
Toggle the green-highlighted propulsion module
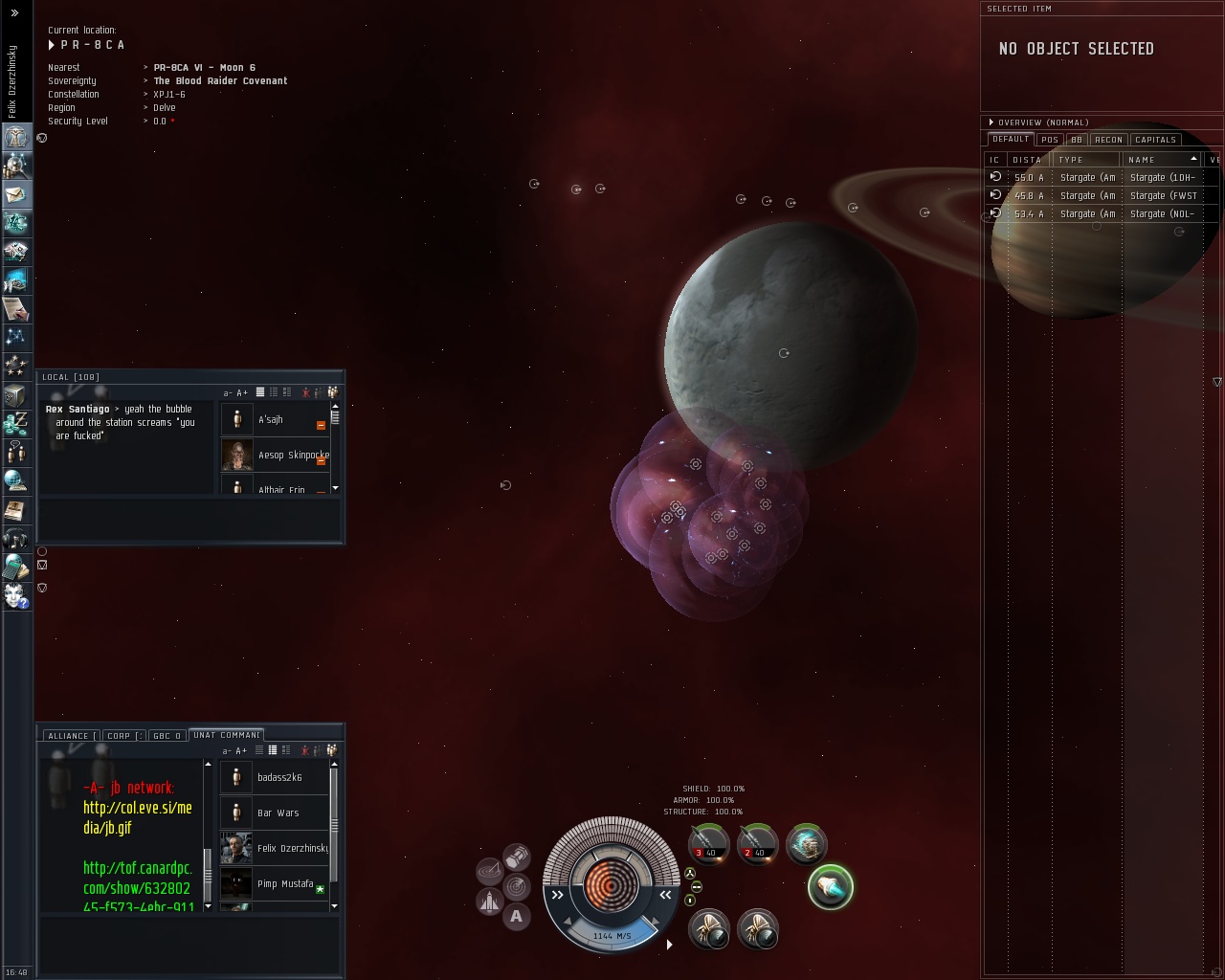click(x=830, y=887)
